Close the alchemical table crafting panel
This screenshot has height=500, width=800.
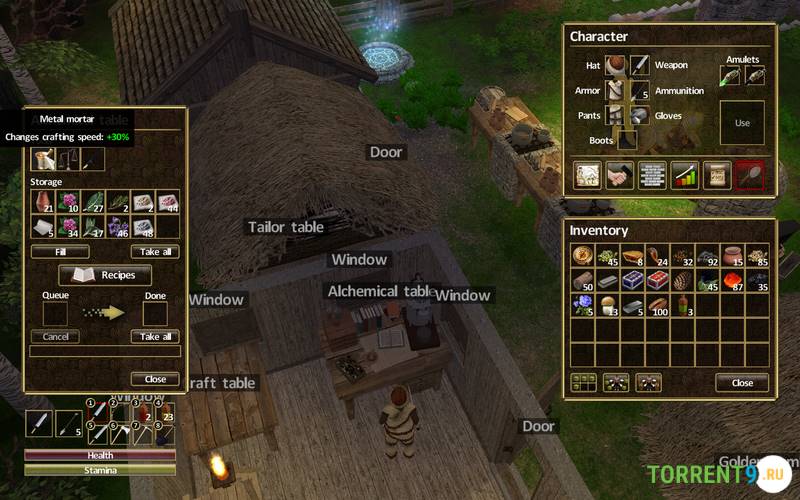155,379
